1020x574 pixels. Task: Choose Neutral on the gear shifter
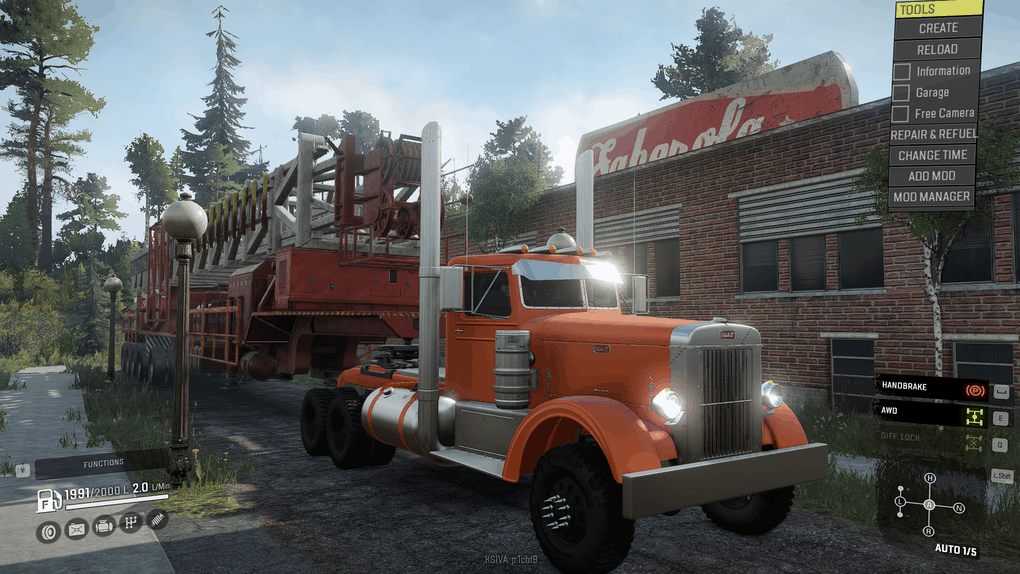click(958, 508)
